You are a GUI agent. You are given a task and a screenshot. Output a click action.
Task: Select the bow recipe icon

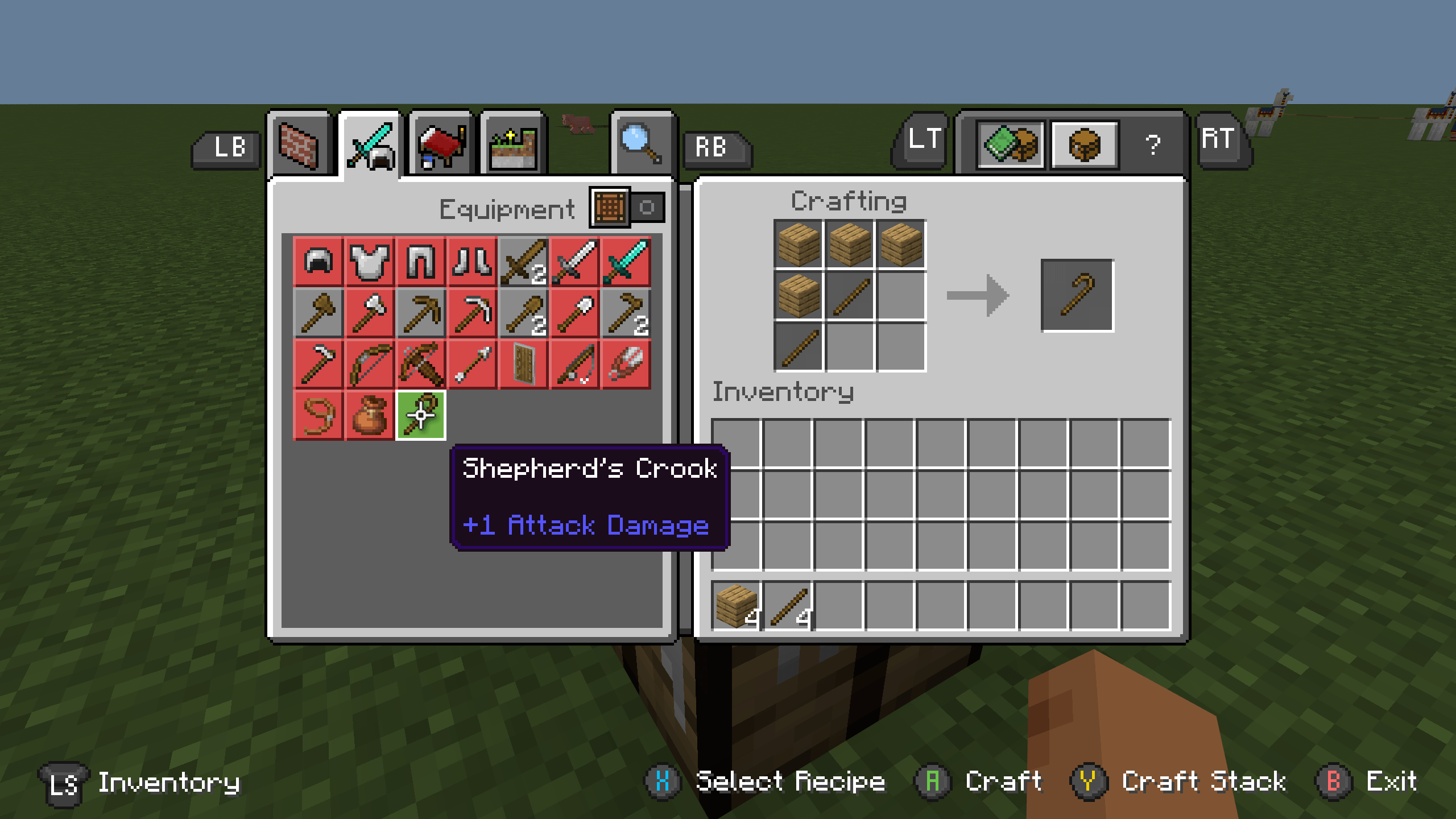369,364
